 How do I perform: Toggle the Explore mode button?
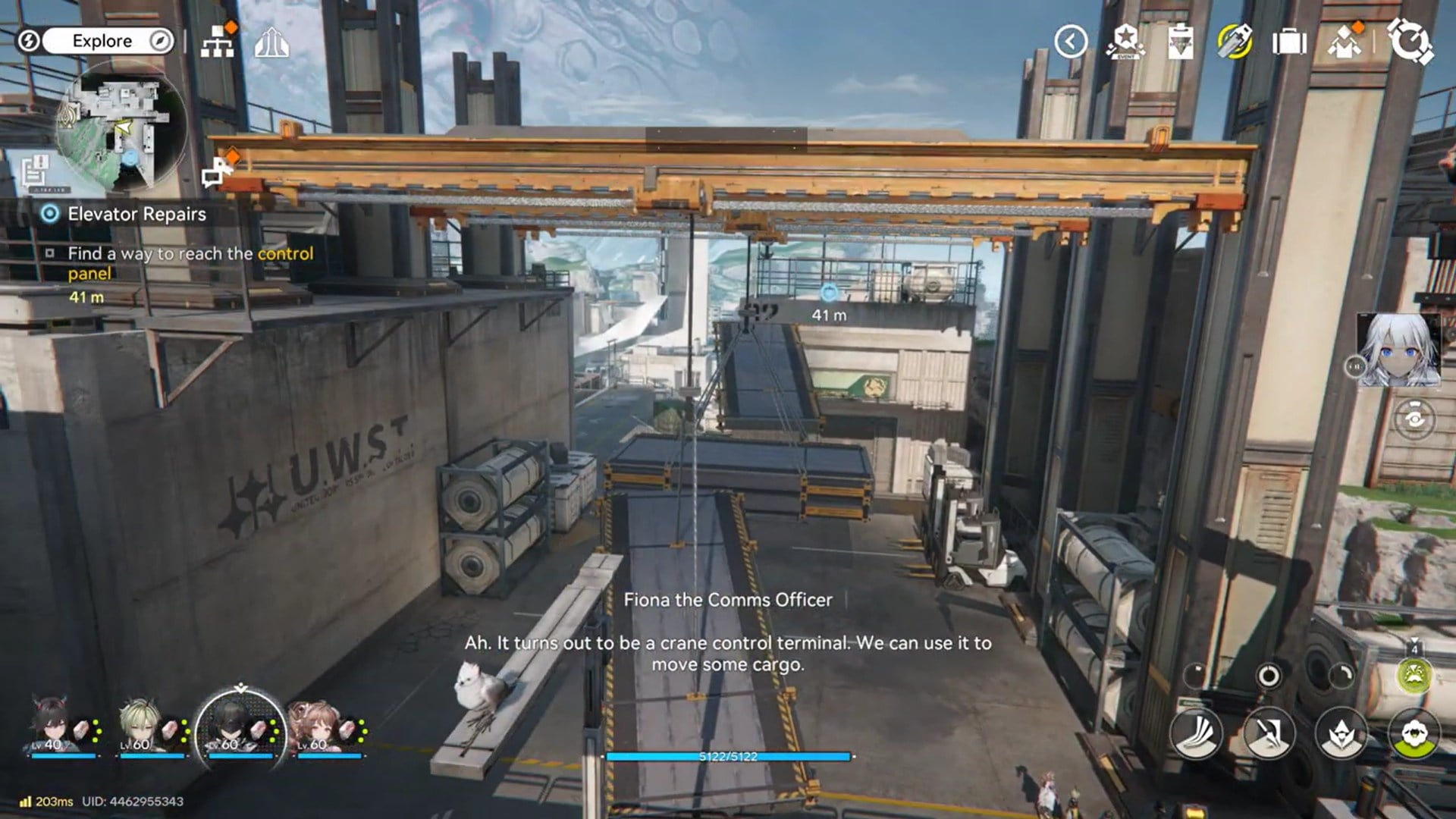pos(102,41)
